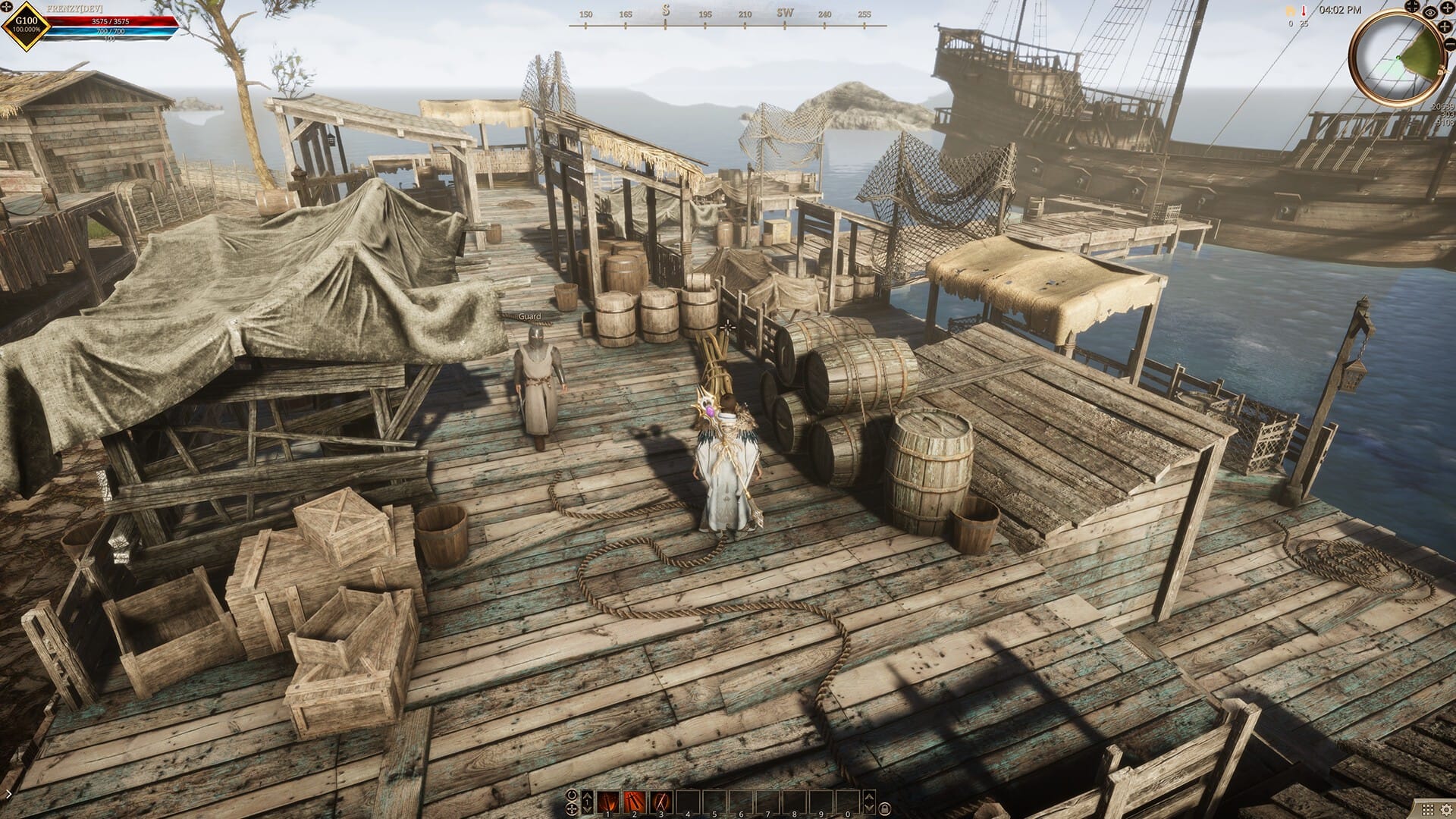Click the thermometer icon beside the temperature
Screen dimensions: 1456x819
pyautogui.click(x=1304, y=11)
